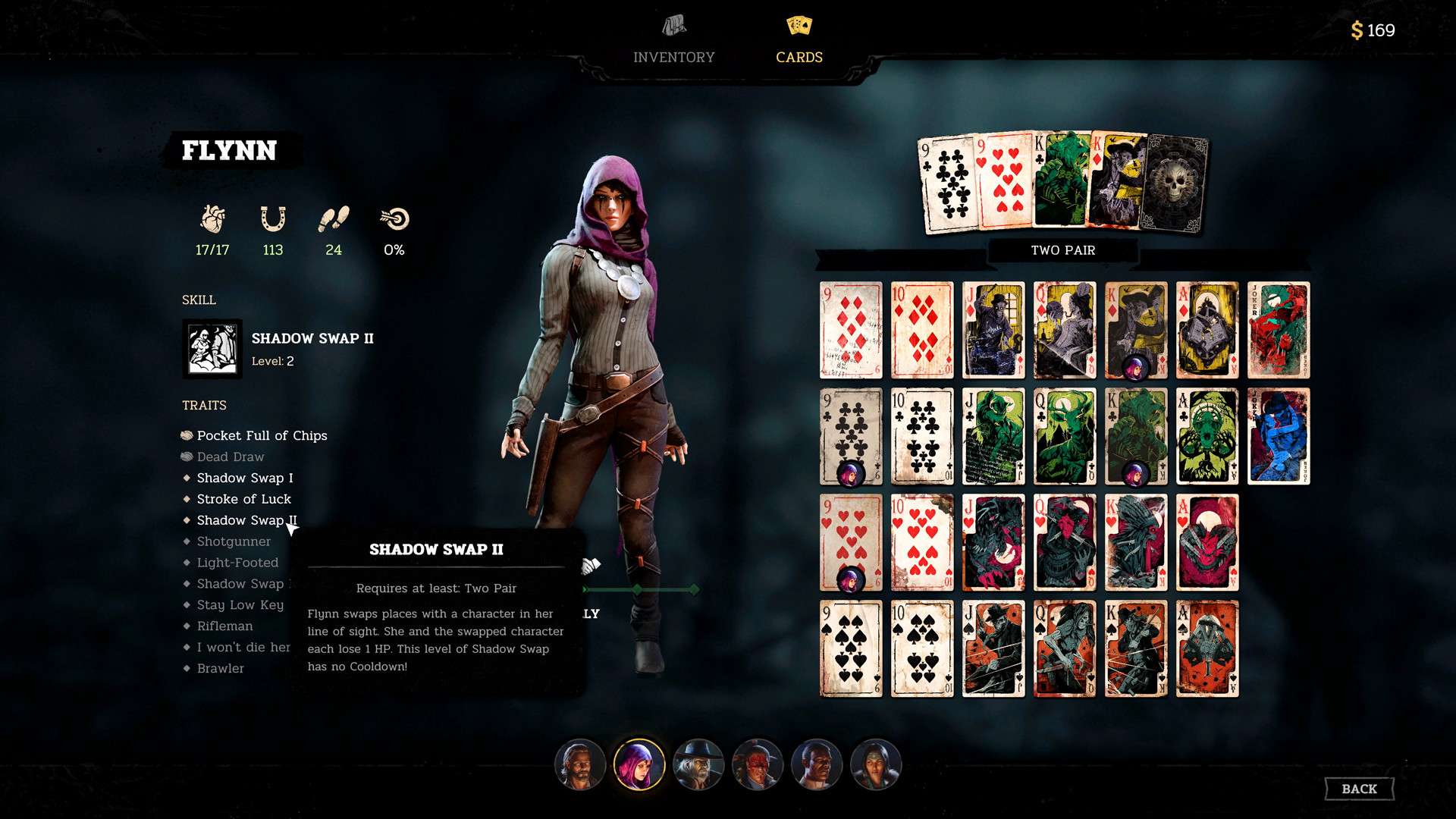This screenshot has width=1456, height=819.
Task: Select the blue Joker card
Action: 1279,436
